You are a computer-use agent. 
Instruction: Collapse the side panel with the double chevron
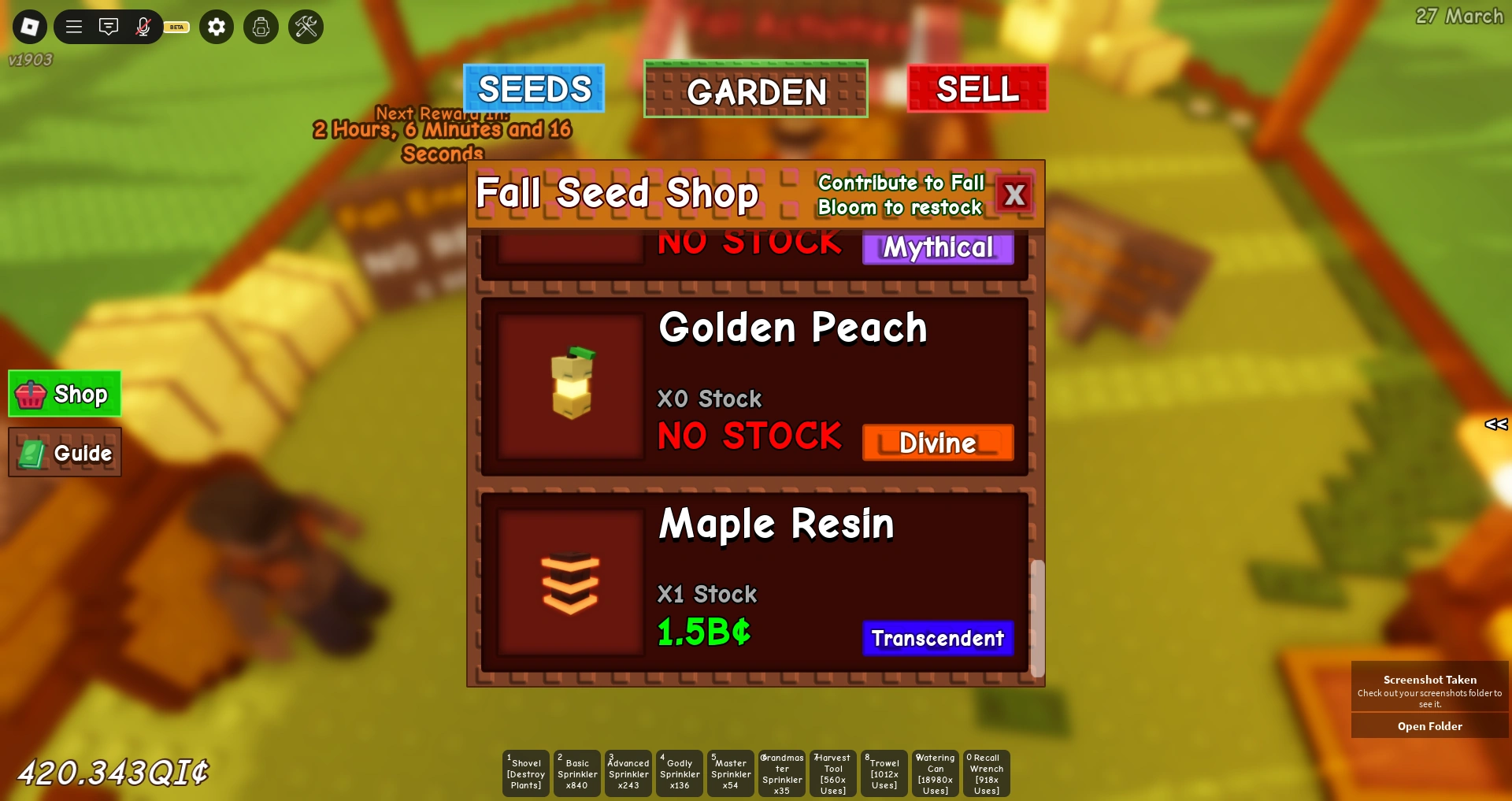pyautogui.click(x=1496, y=425)
